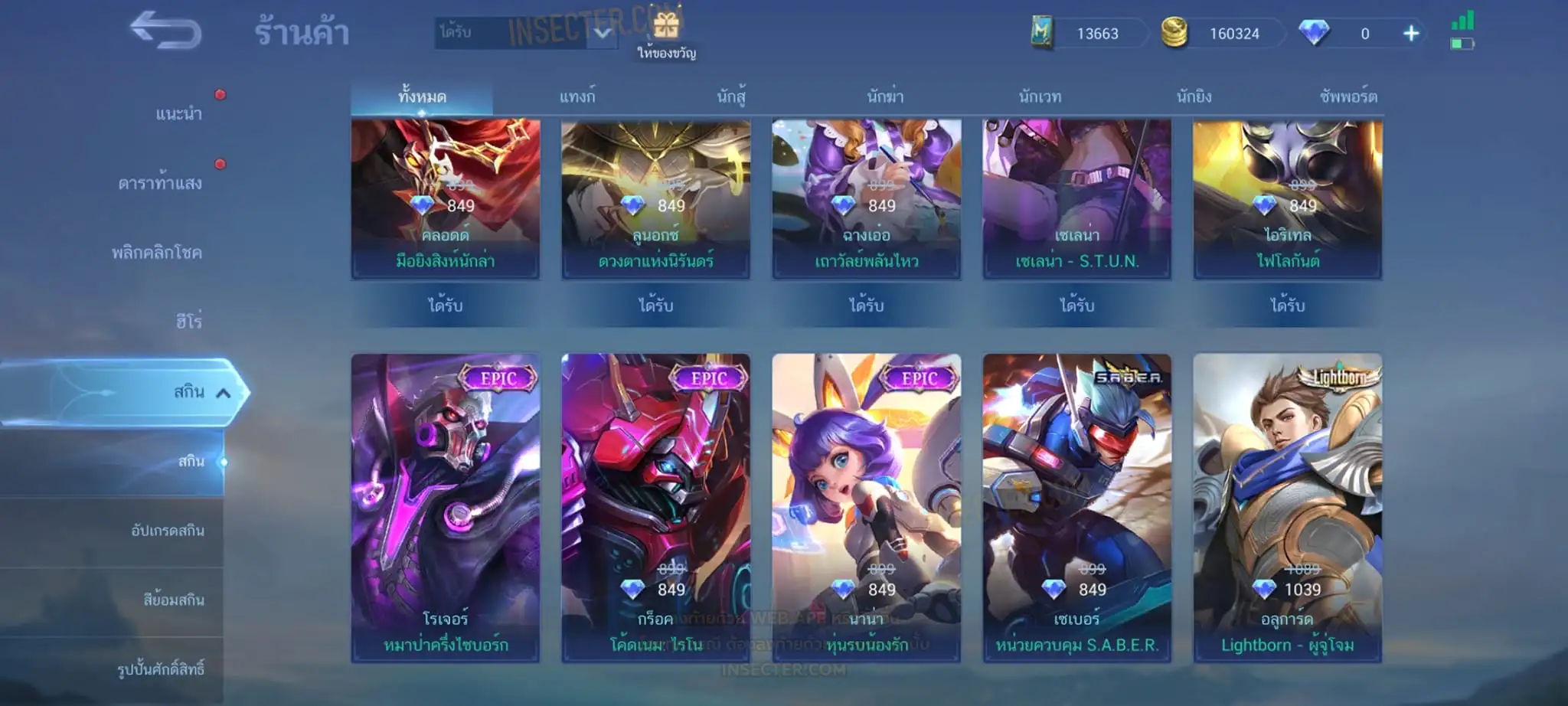Open the แนะนำ side menu
The height and width of the screenshot is (706, 1568).
[x=178, y=114]
